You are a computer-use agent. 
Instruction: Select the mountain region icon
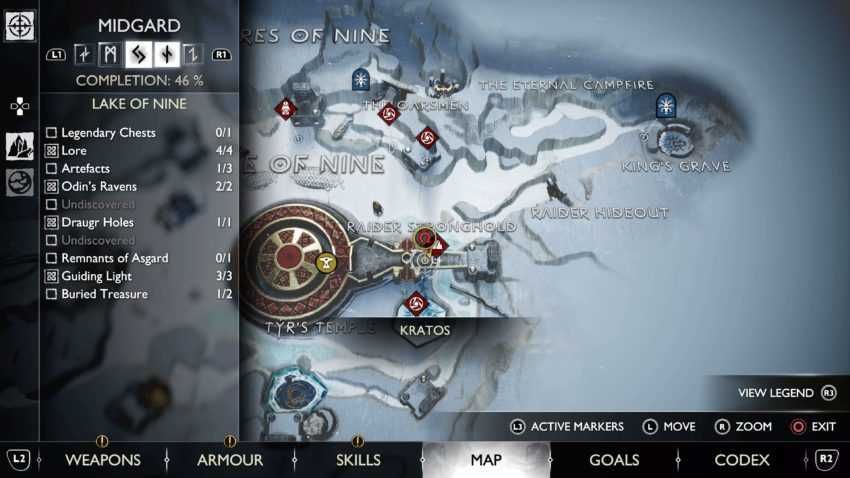click(x=20, y=146)
